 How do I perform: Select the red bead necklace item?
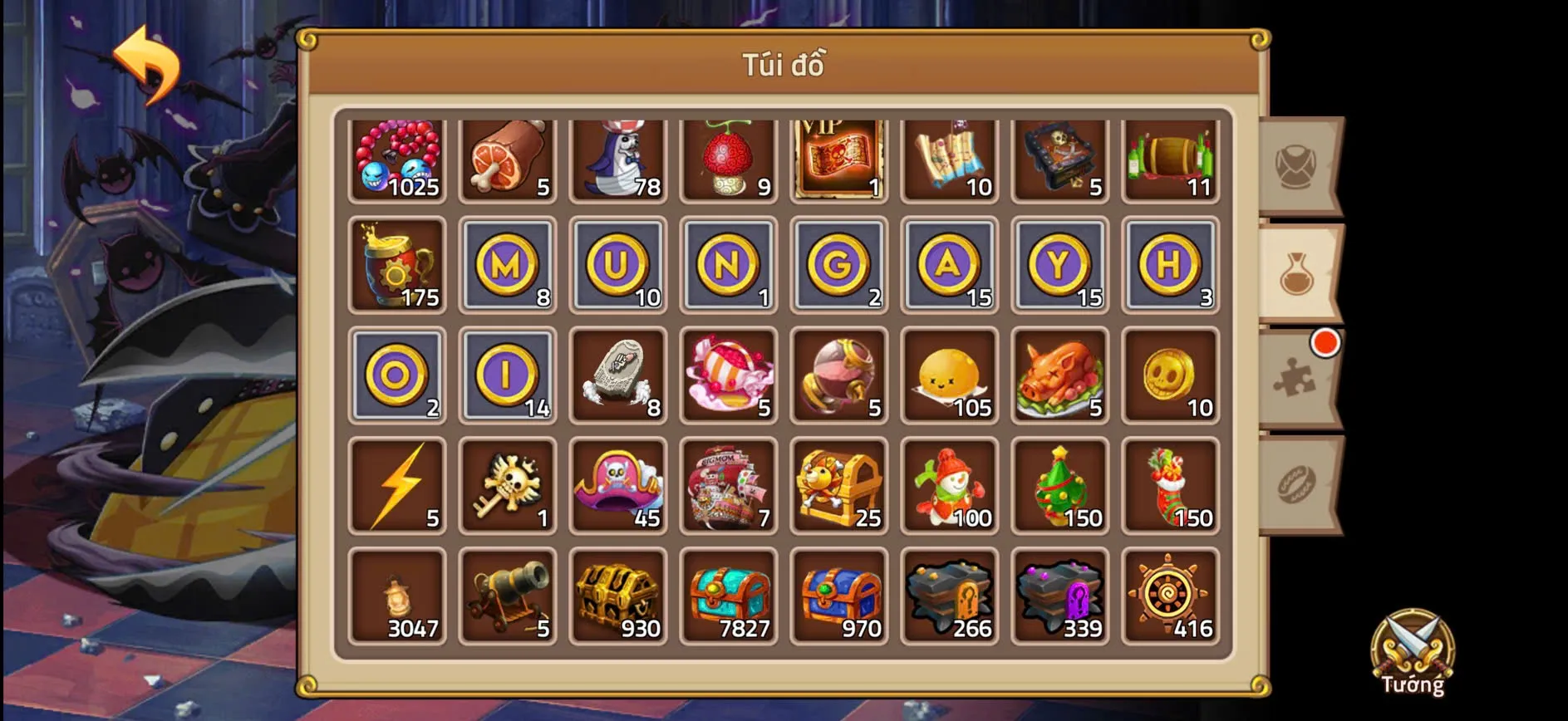click(397, 158)
